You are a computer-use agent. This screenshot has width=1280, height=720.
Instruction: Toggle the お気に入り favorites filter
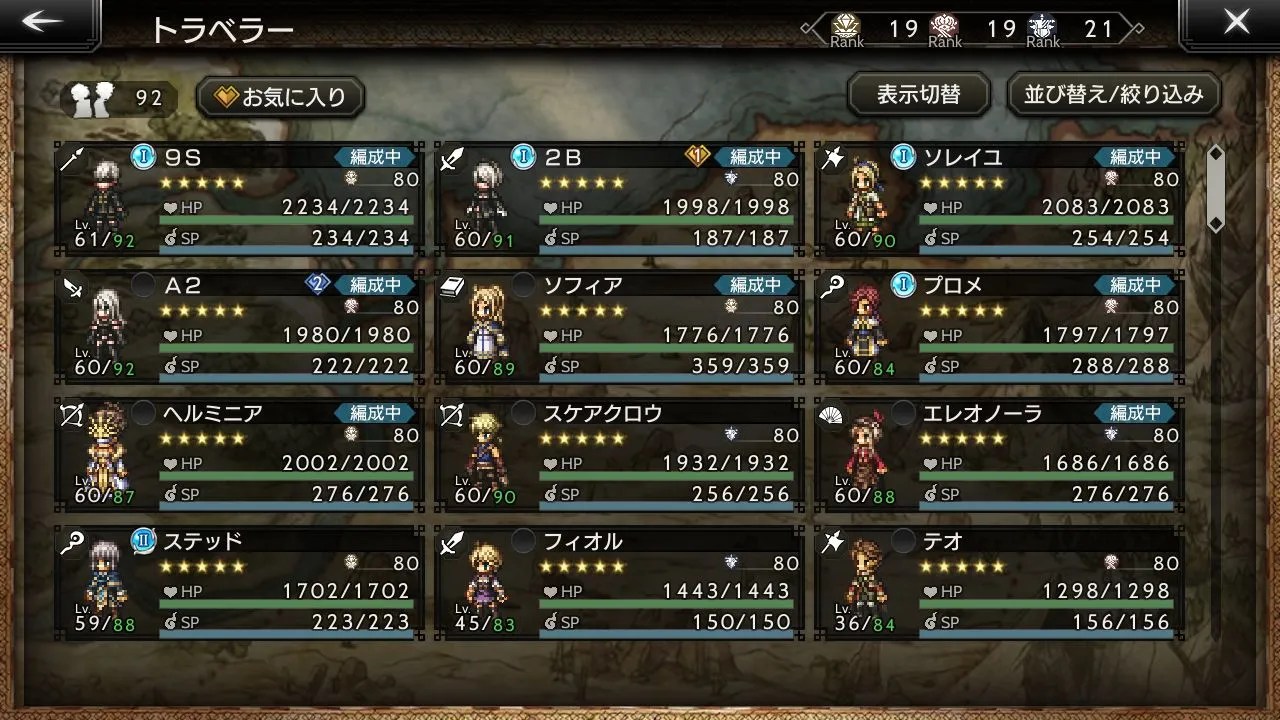tap(281, 97)
